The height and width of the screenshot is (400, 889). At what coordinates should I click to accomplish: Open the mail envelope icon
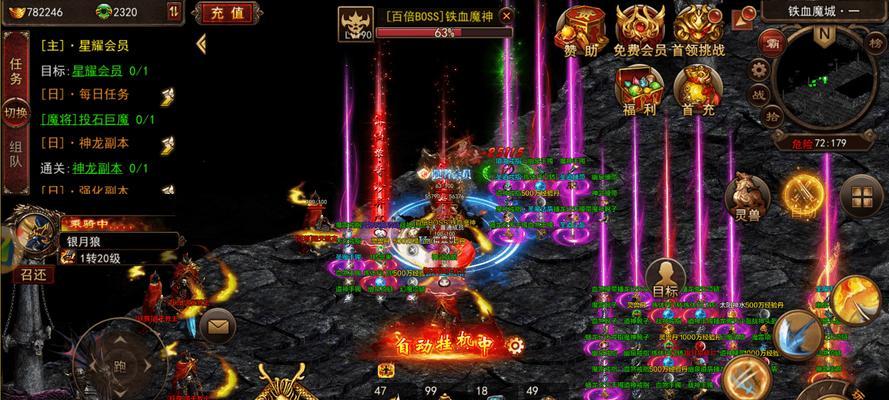pos(217,324)
